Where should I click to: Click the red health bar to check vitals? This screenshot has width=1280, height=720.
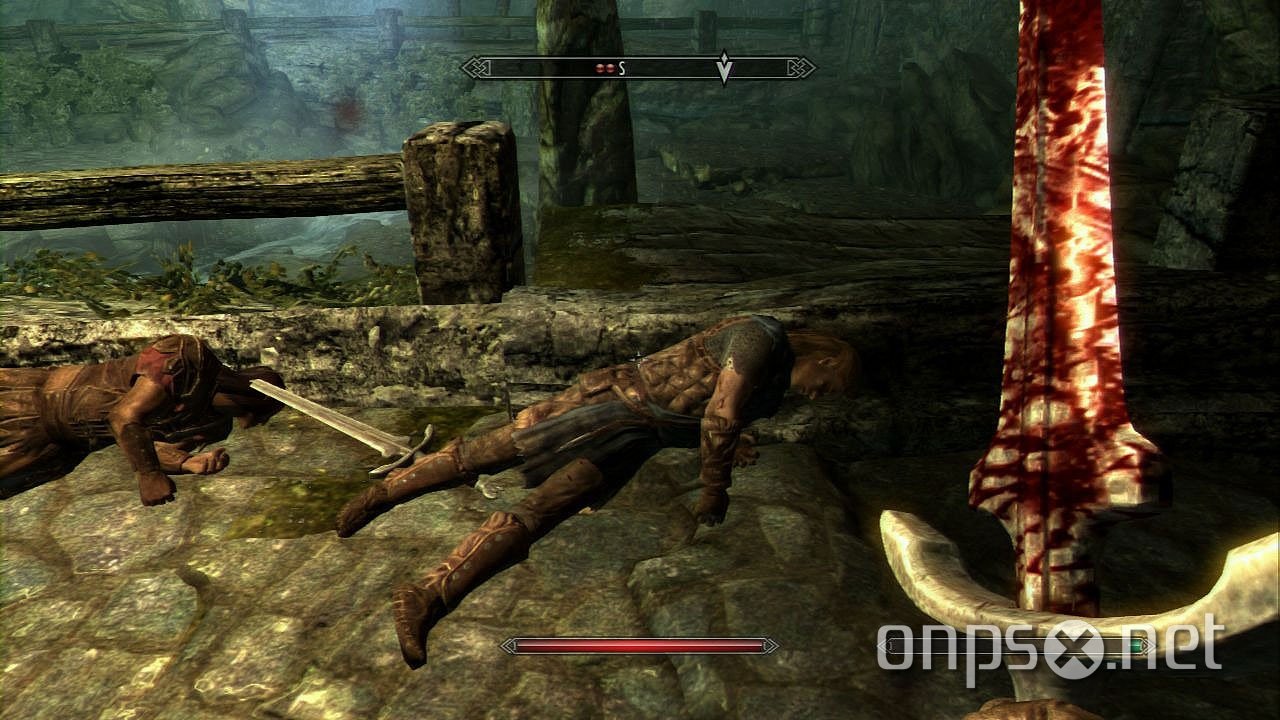tap(640, 645)
